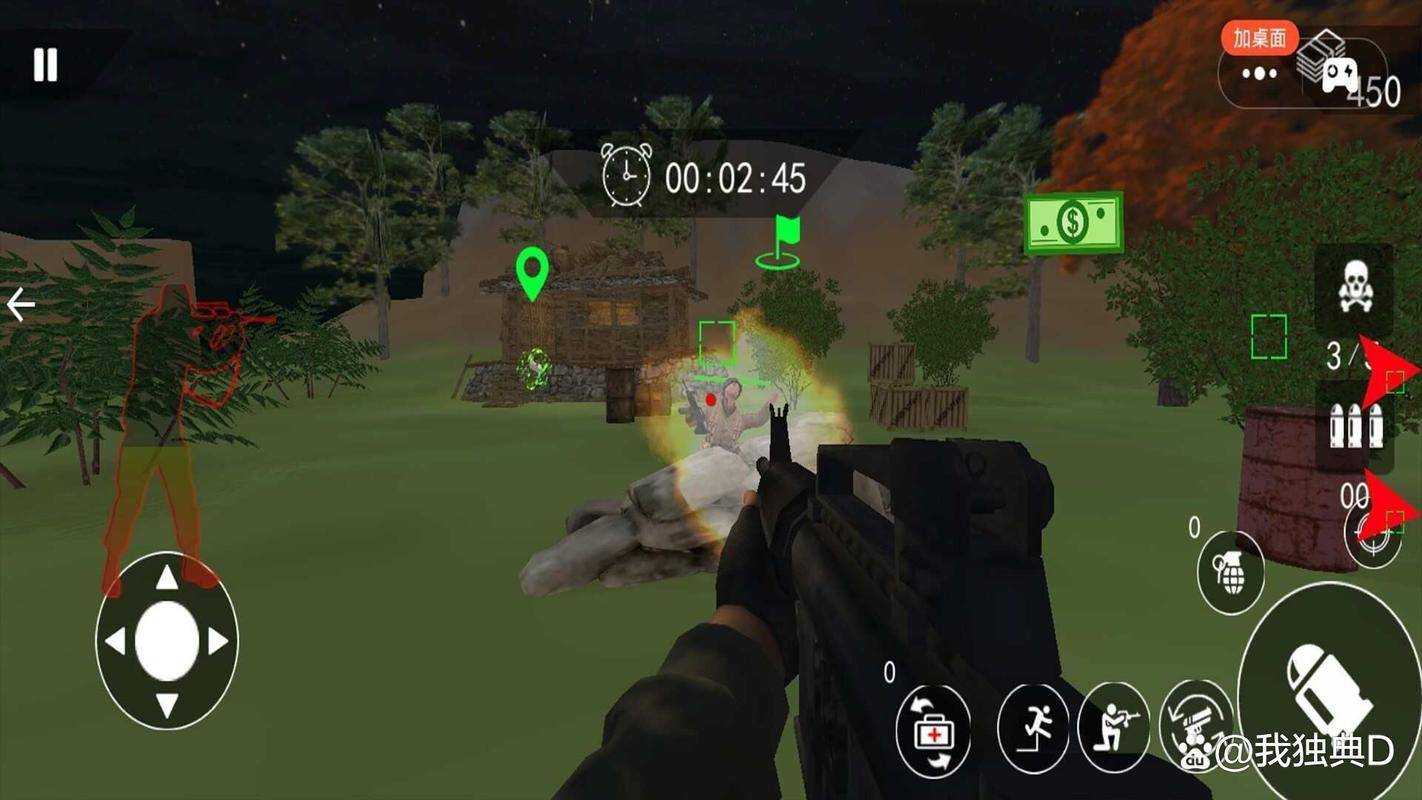Image resolution: width=1422 pixels, height=800 pixels.
Task: Open the three-dot overlay menu
Action: coord(1259,73)
